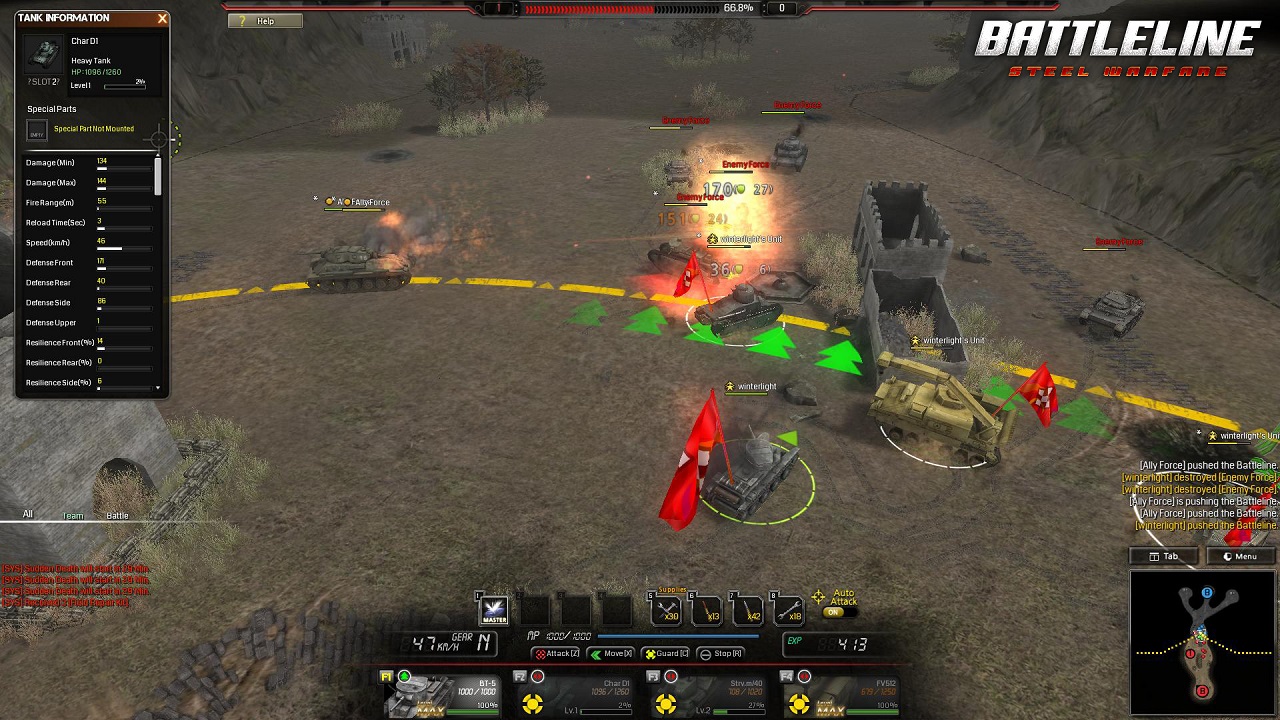Select the Guard command button
This screenshot has height=720, width=1280.
pos(666,654)
